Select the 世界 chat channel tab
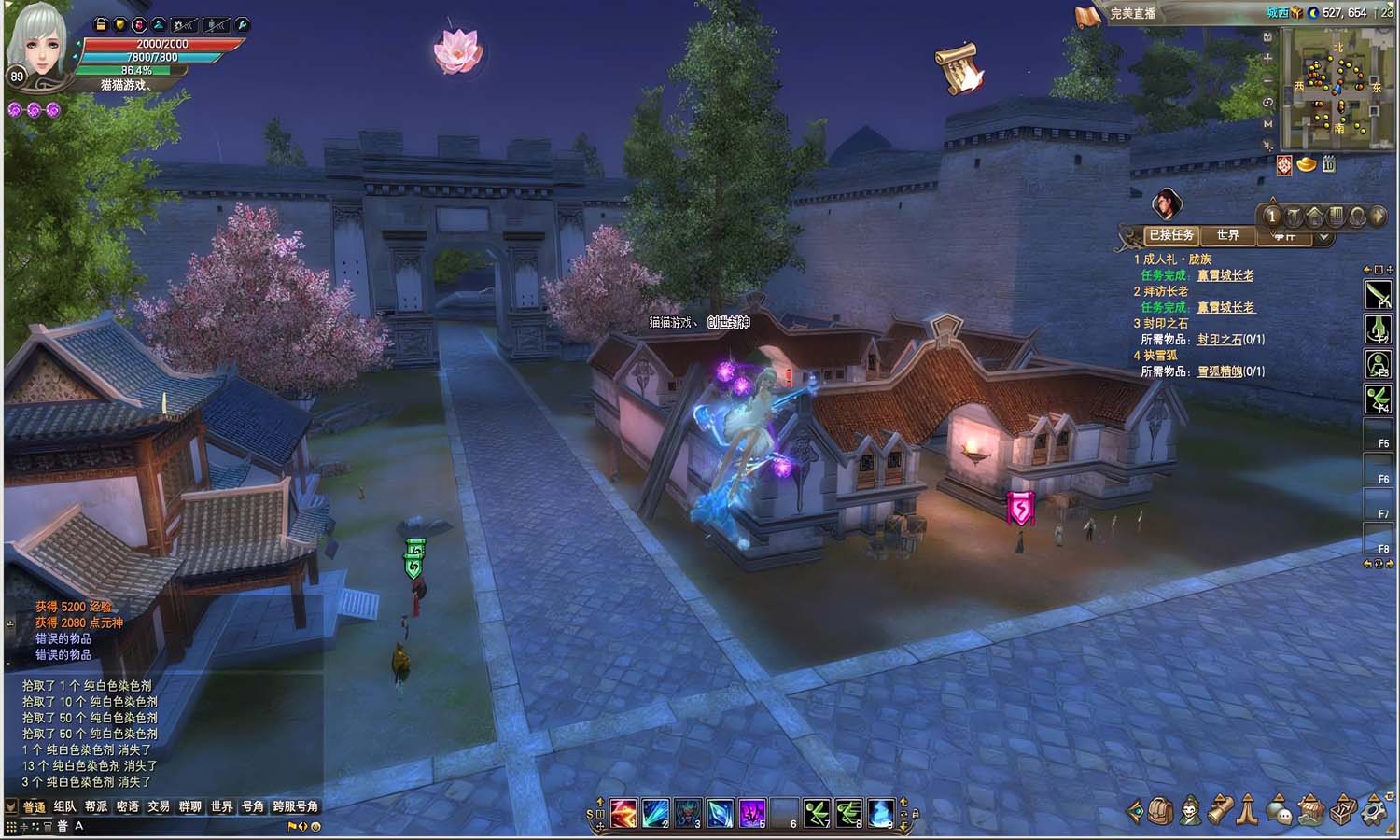The width and height of the screenshot is (1400, 840). tap(221, 807)
